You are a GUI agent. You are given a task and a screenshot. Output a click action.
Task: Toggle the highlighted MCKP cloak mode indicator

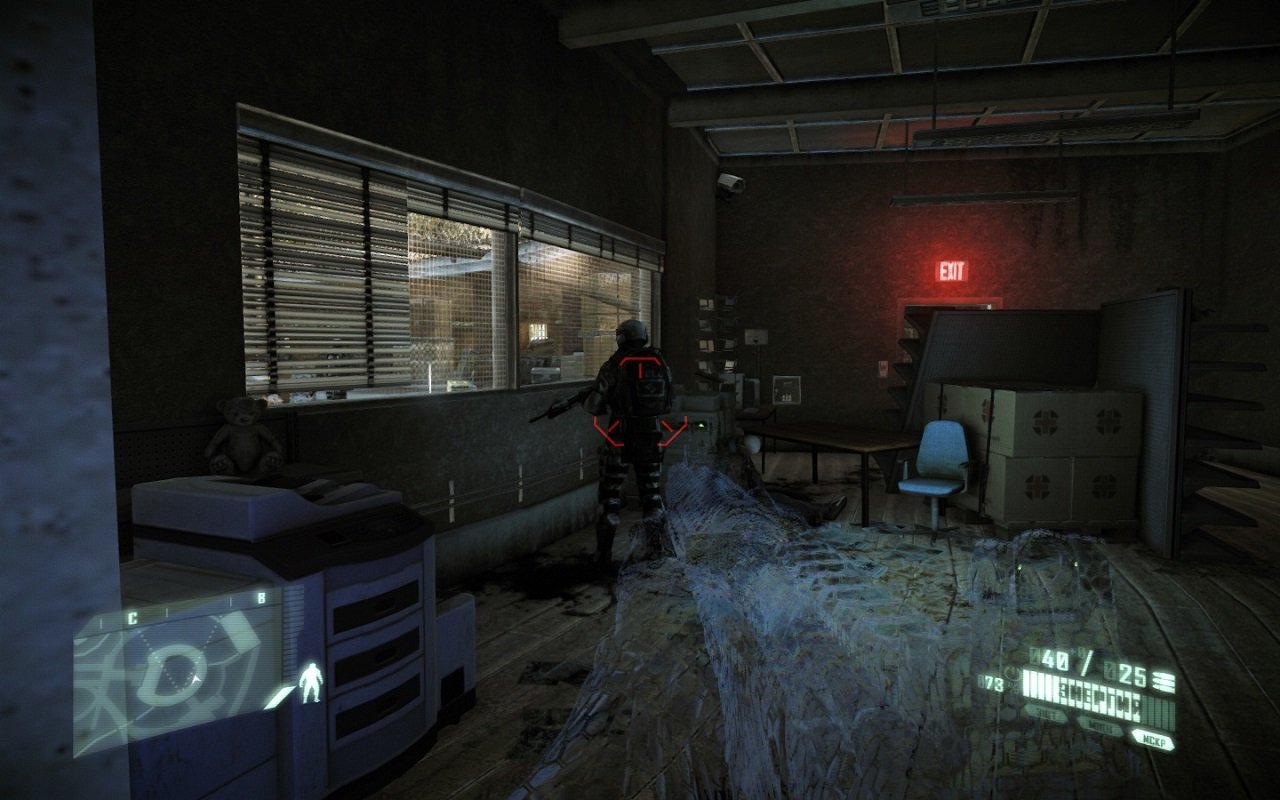coord(1153,739)
